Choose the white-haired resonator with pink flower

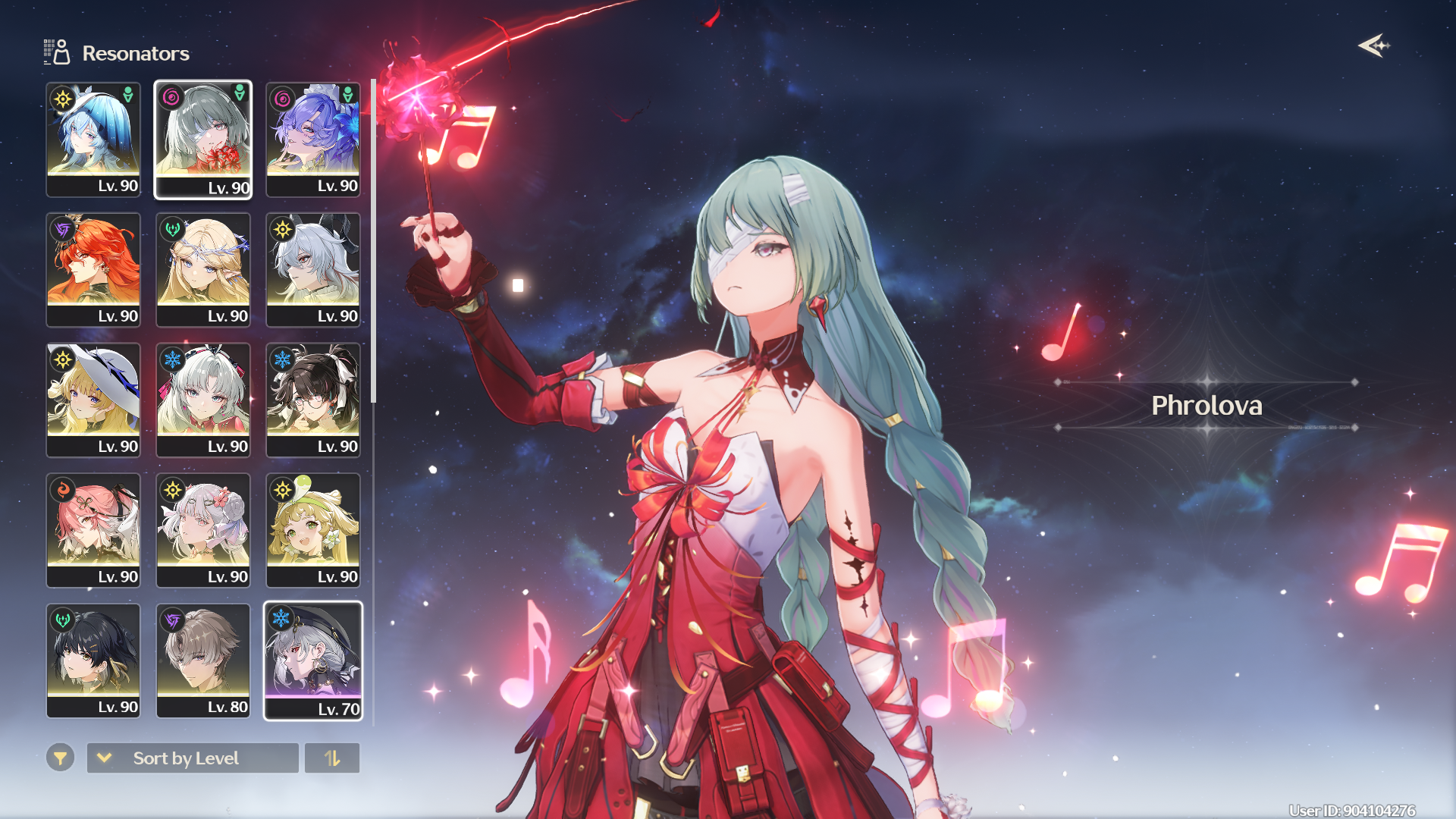(203, 531)
